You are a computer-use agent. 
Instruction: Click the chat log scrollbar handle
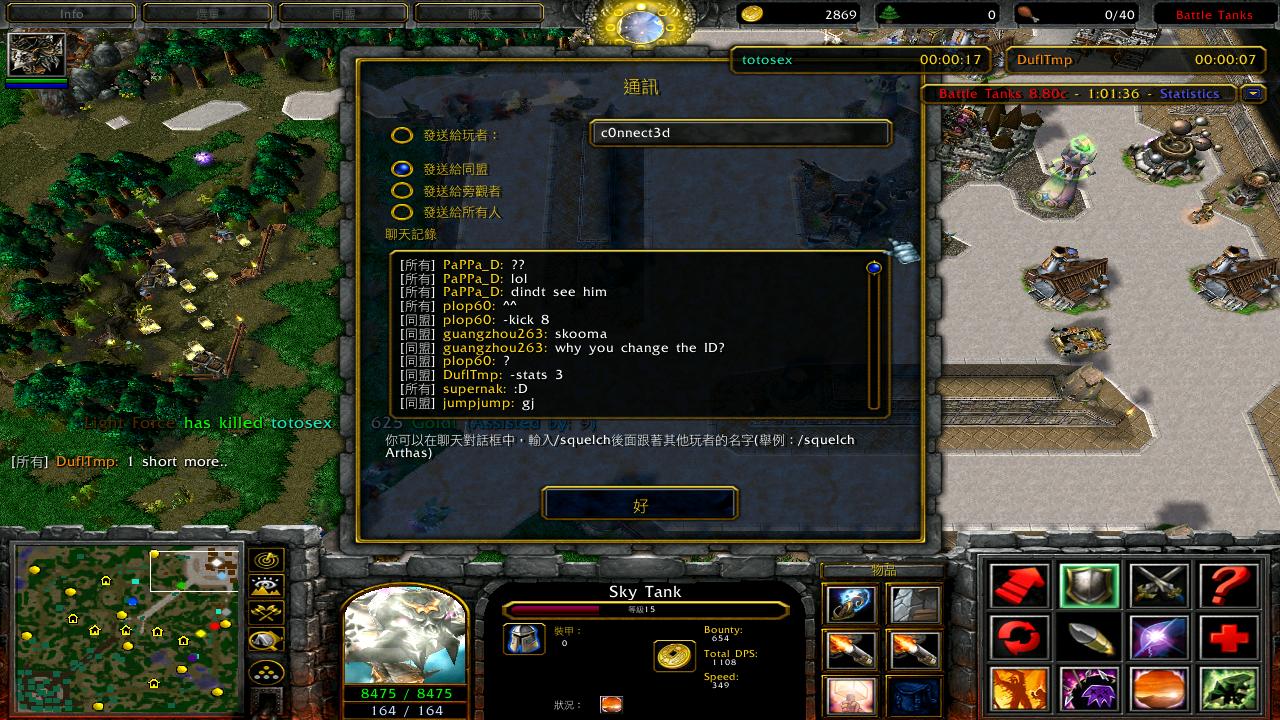[x=874, y=268]
